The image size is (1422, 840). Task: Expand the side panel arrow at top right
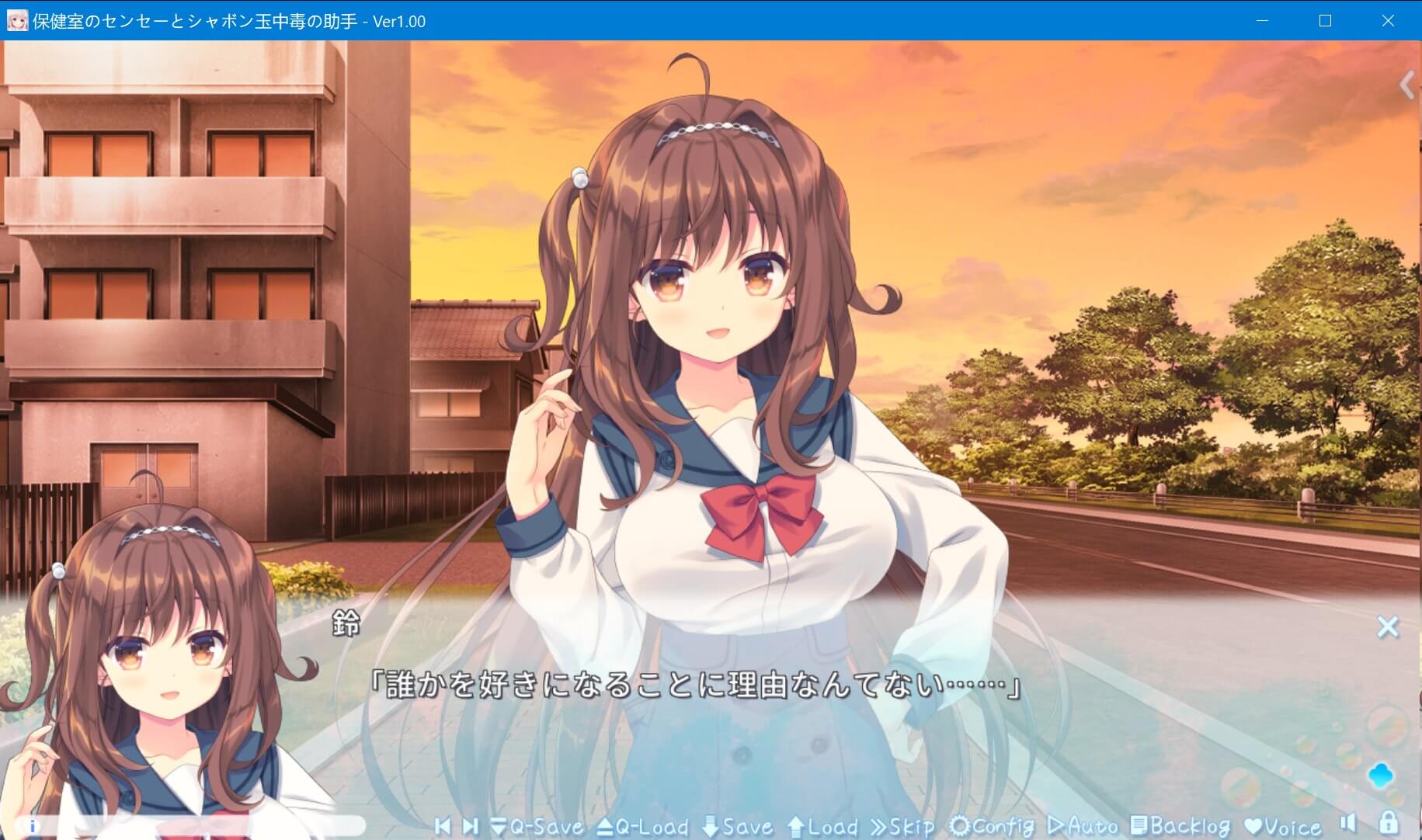(1406, 85)
